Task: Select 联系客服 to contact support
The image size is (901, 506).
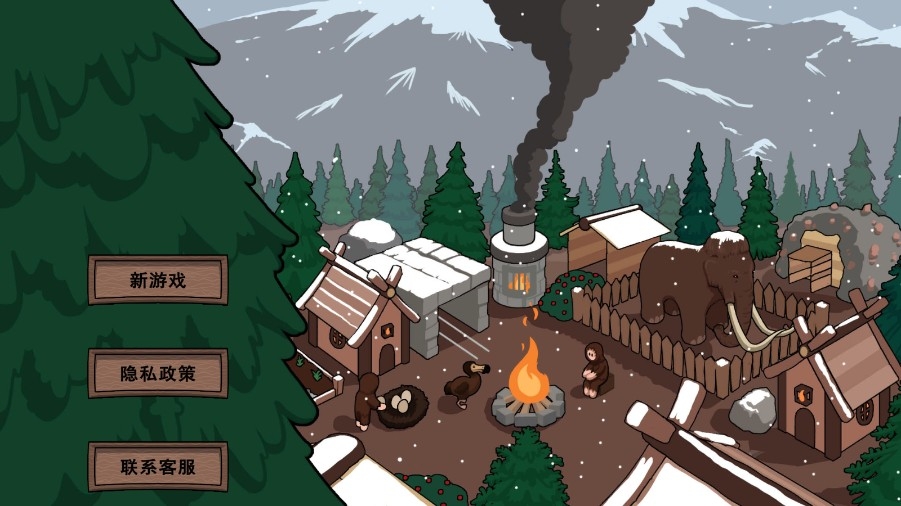Action: [158, 466]
